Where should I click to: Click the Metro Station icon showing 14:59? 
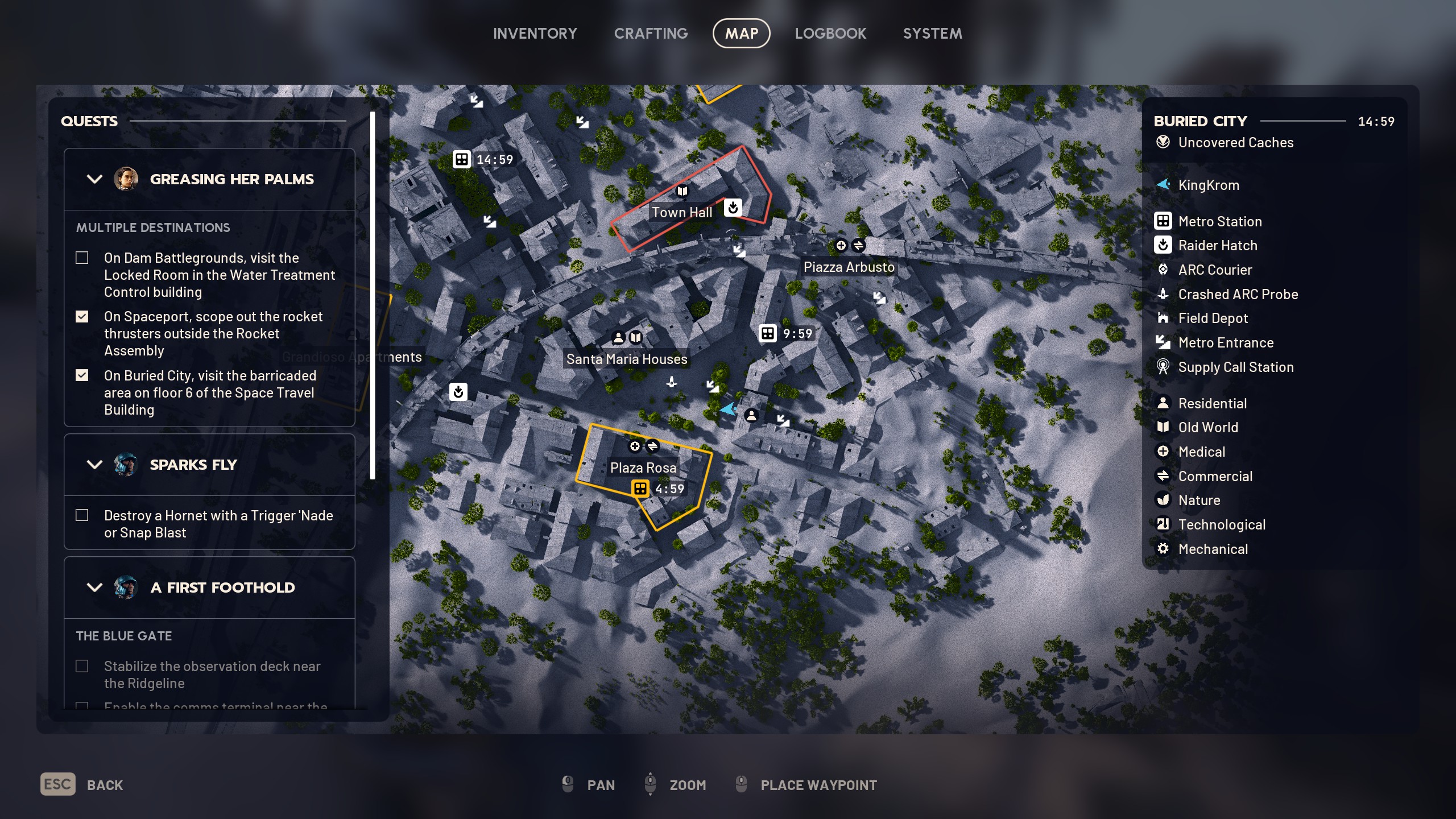[461, 160]
